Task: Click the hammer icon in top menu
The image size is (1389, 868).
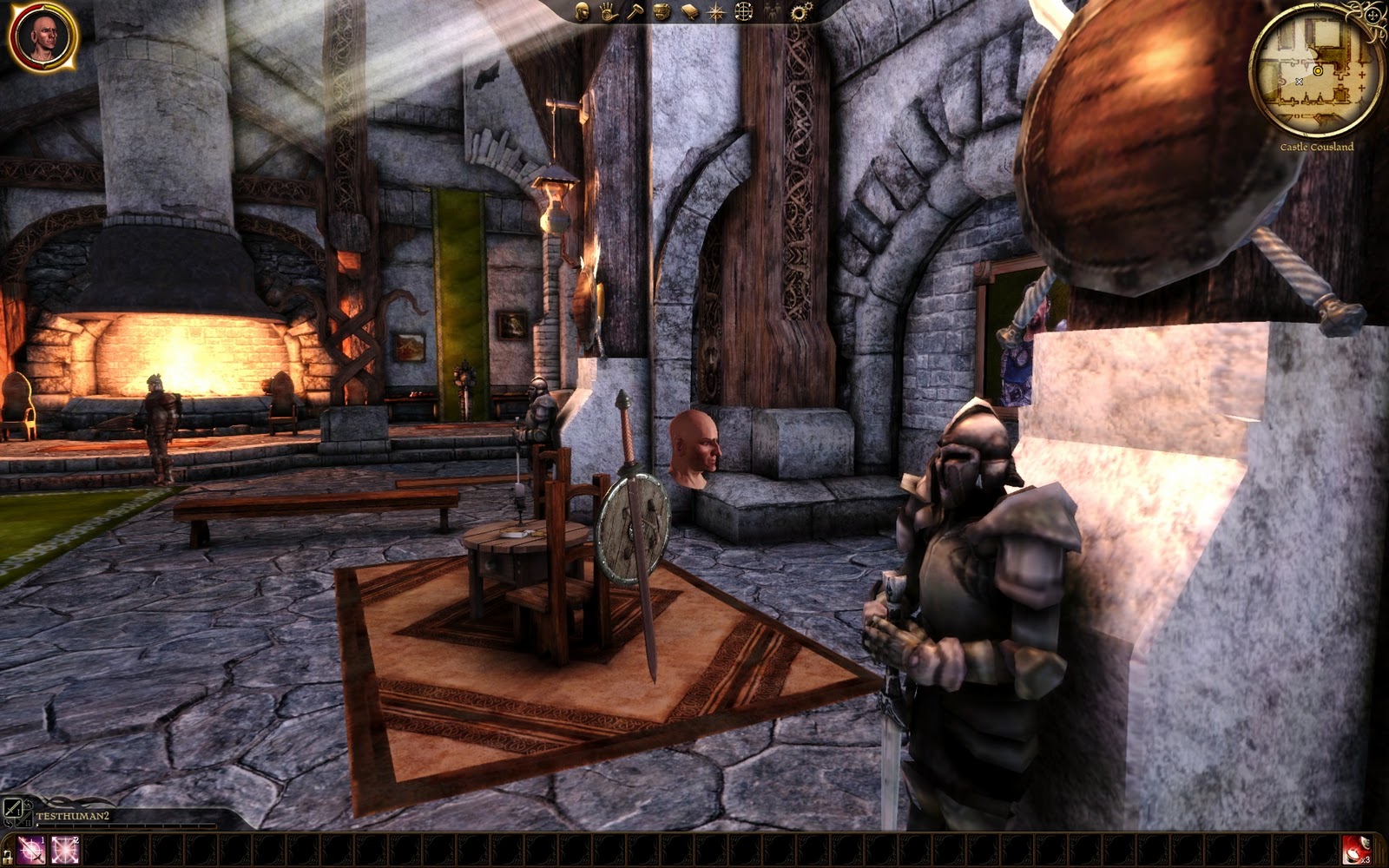Action: pos(635,11)
